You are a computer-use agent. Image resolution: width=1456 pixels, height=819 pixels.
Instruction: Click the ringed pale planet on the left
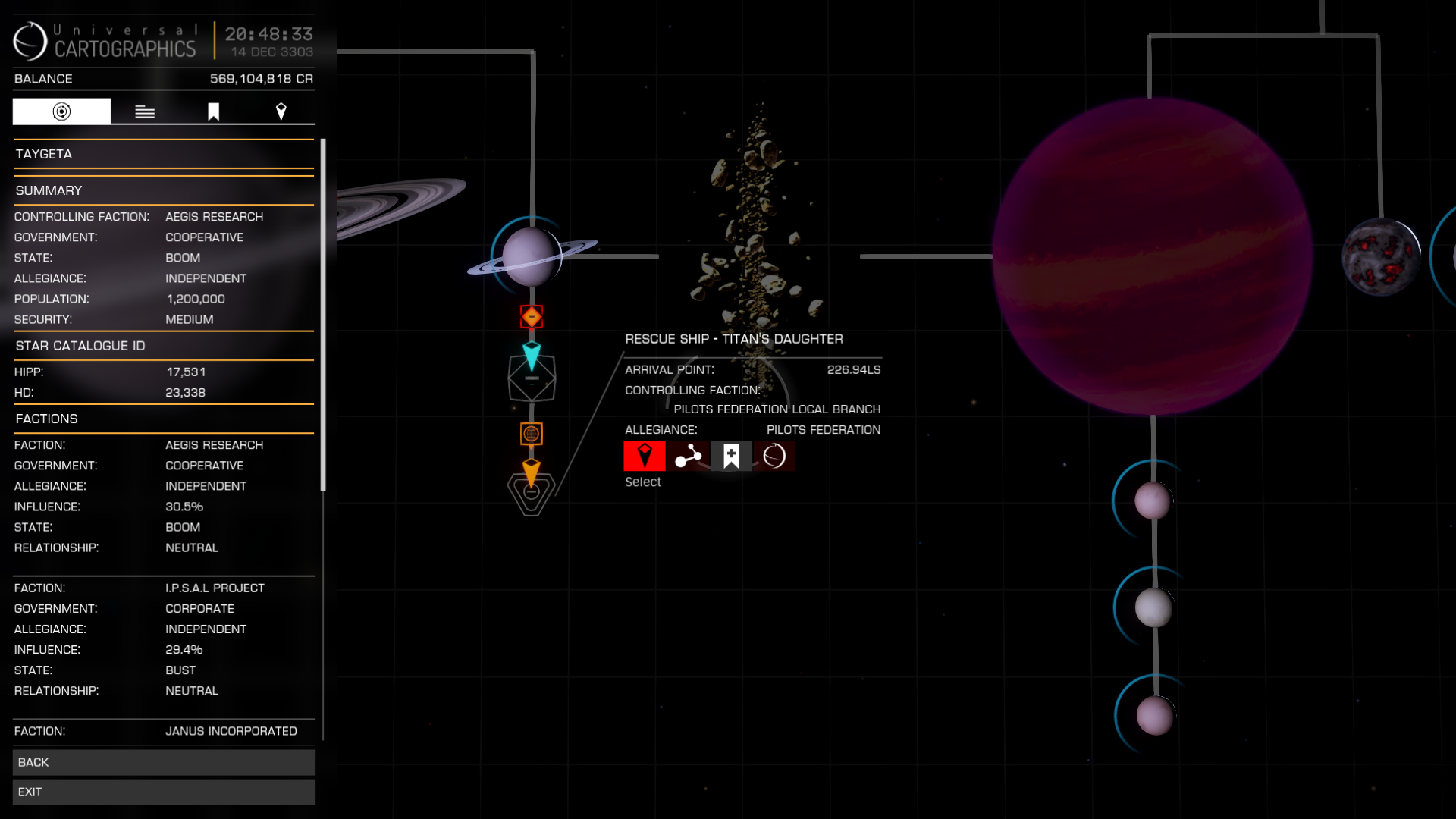tap(531, 256)
